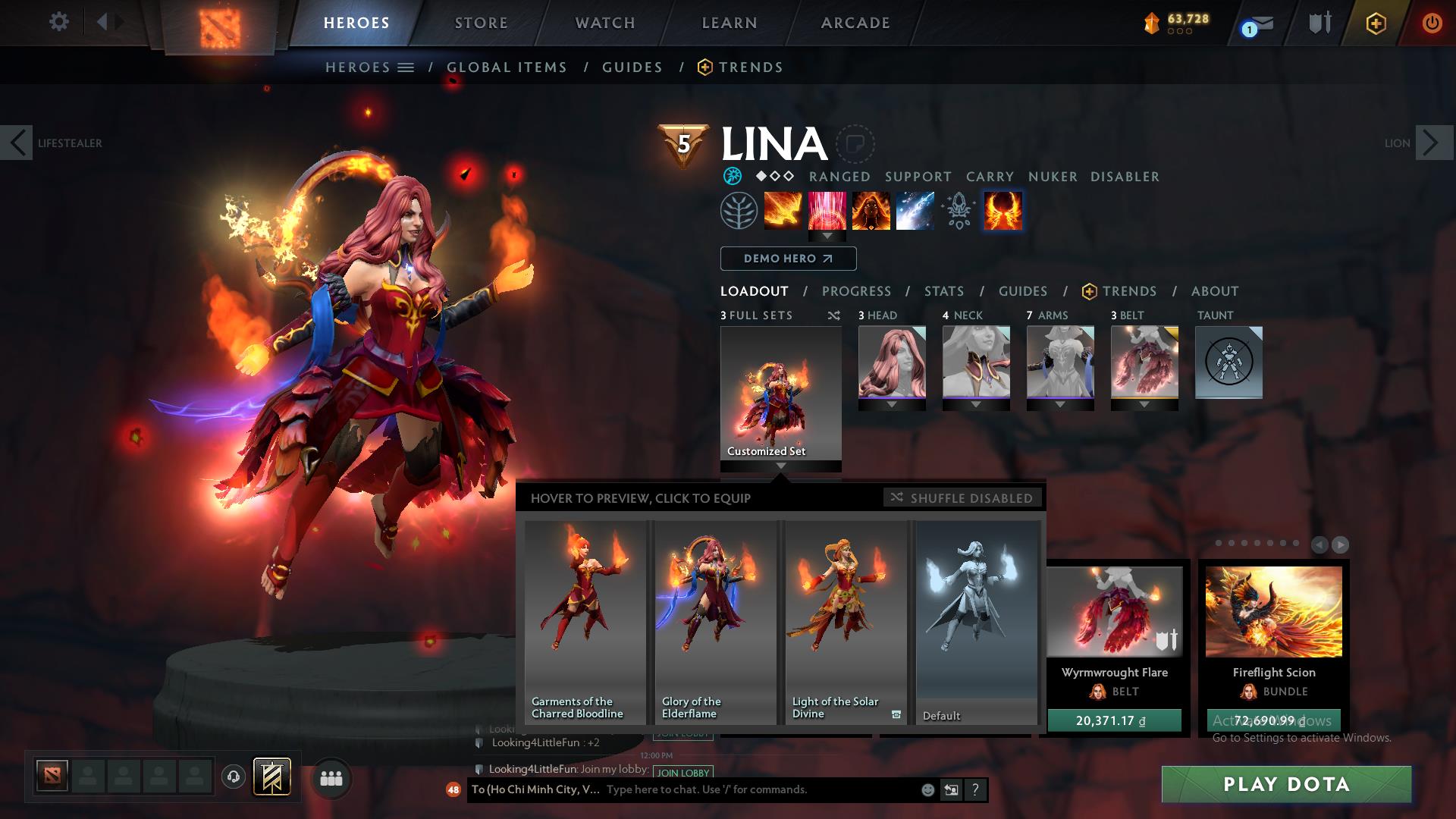The width and height of the screenshot is (1456, 819).
Task: Open the WATCH menu item
Action: click(x=604, y=23)
